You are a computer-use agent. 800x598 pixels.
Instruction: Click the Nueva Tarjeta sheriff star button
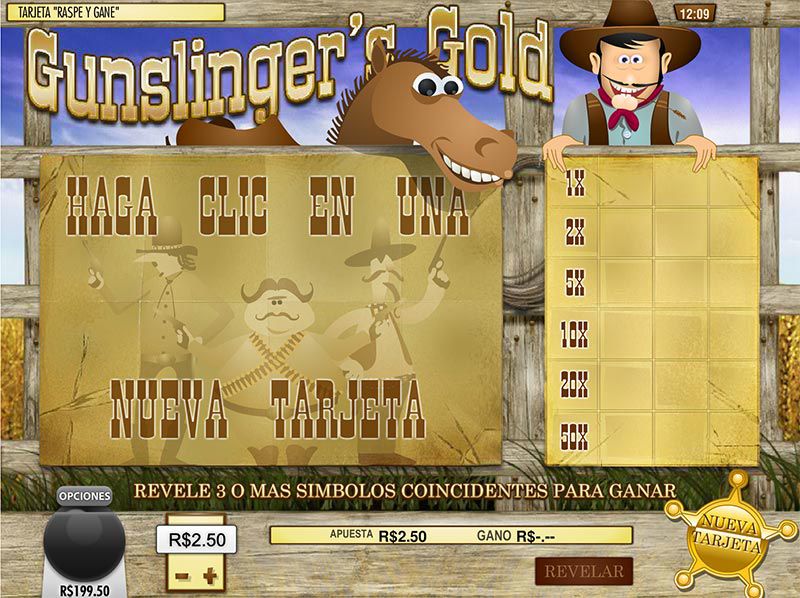(x=728, y=534)
